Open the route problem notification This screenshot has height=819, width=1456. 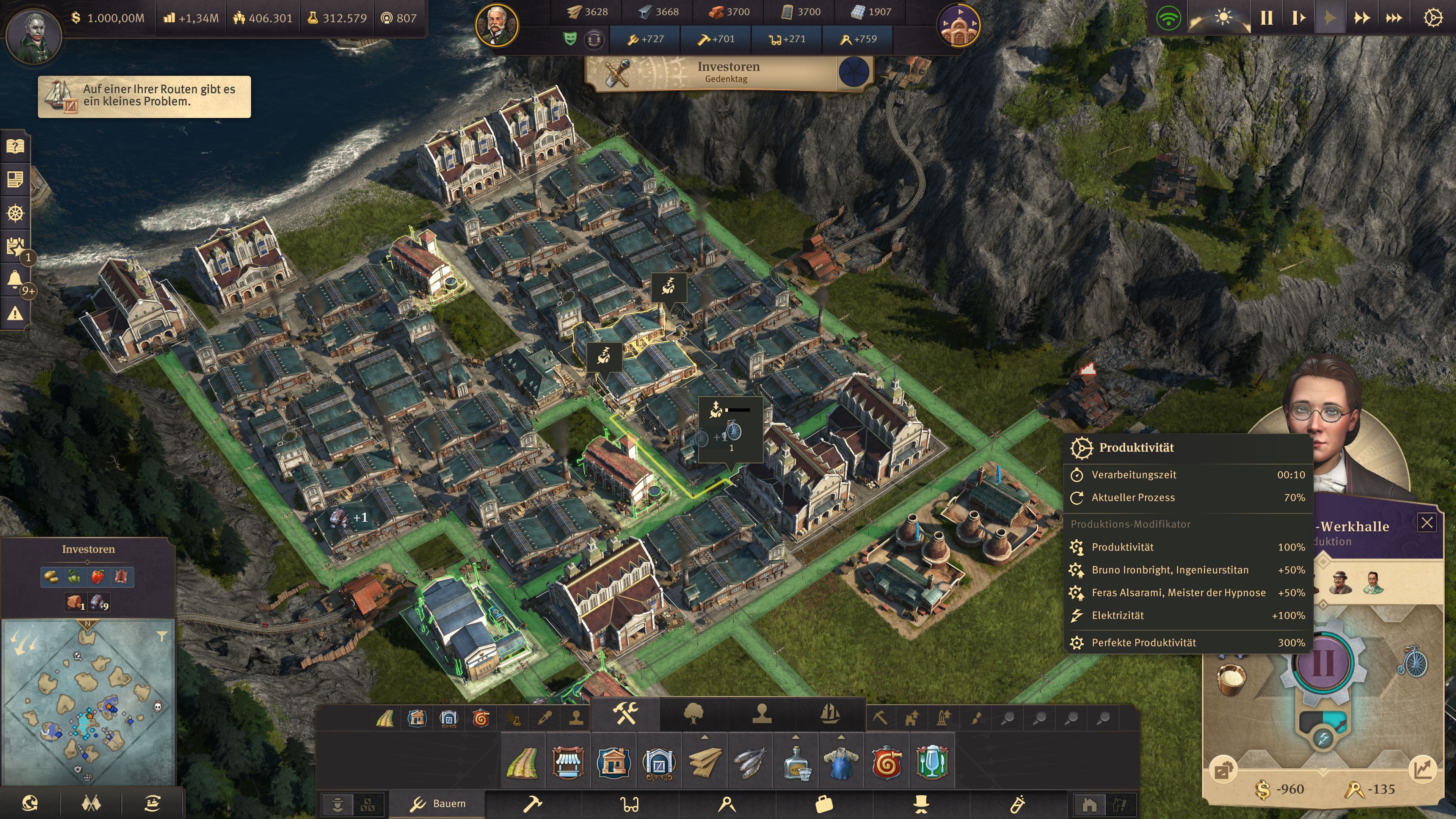pos(144,96)
